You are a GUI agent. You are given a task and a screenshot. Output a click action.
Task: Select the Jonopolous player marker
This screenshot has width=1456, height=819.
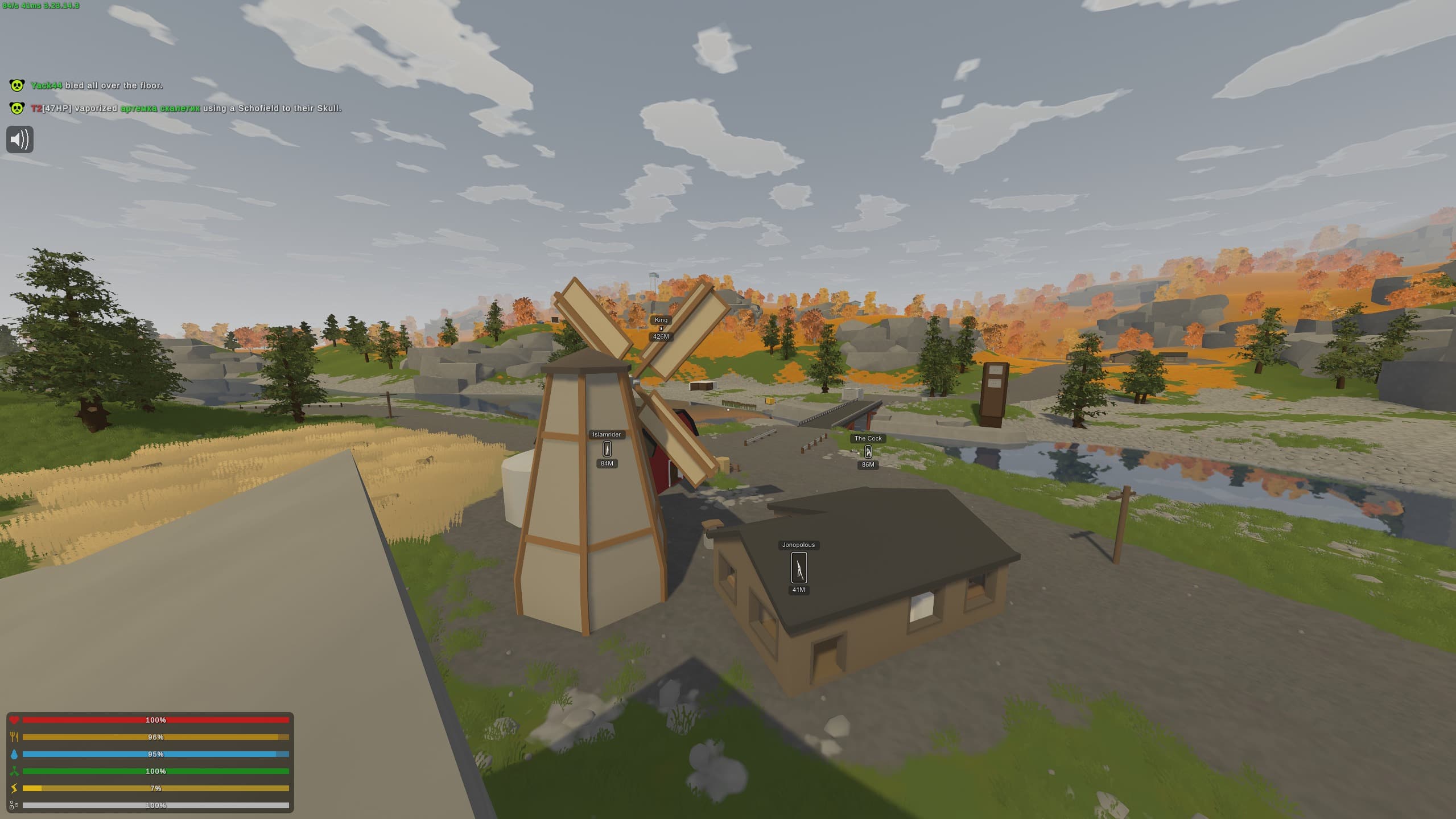coord(798,567)
